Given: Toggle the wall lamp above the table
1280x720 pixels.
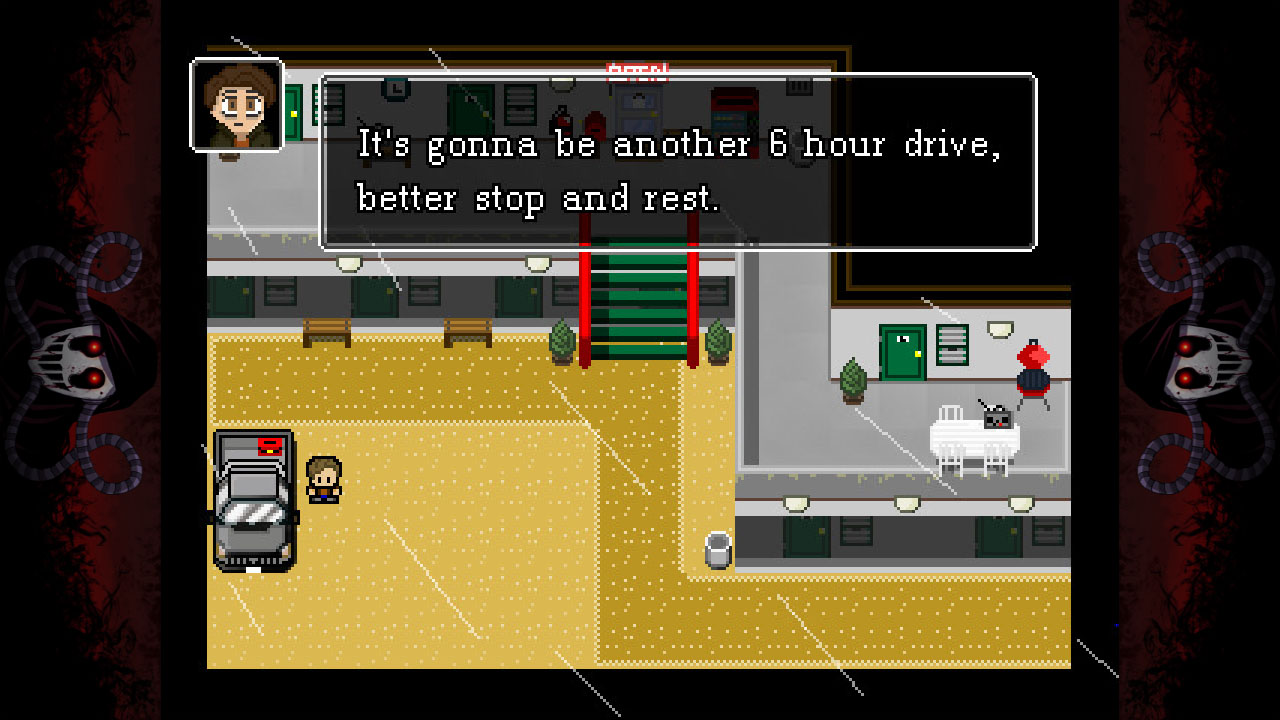Looking at the screenshot, I should click(x=999, y=328).
